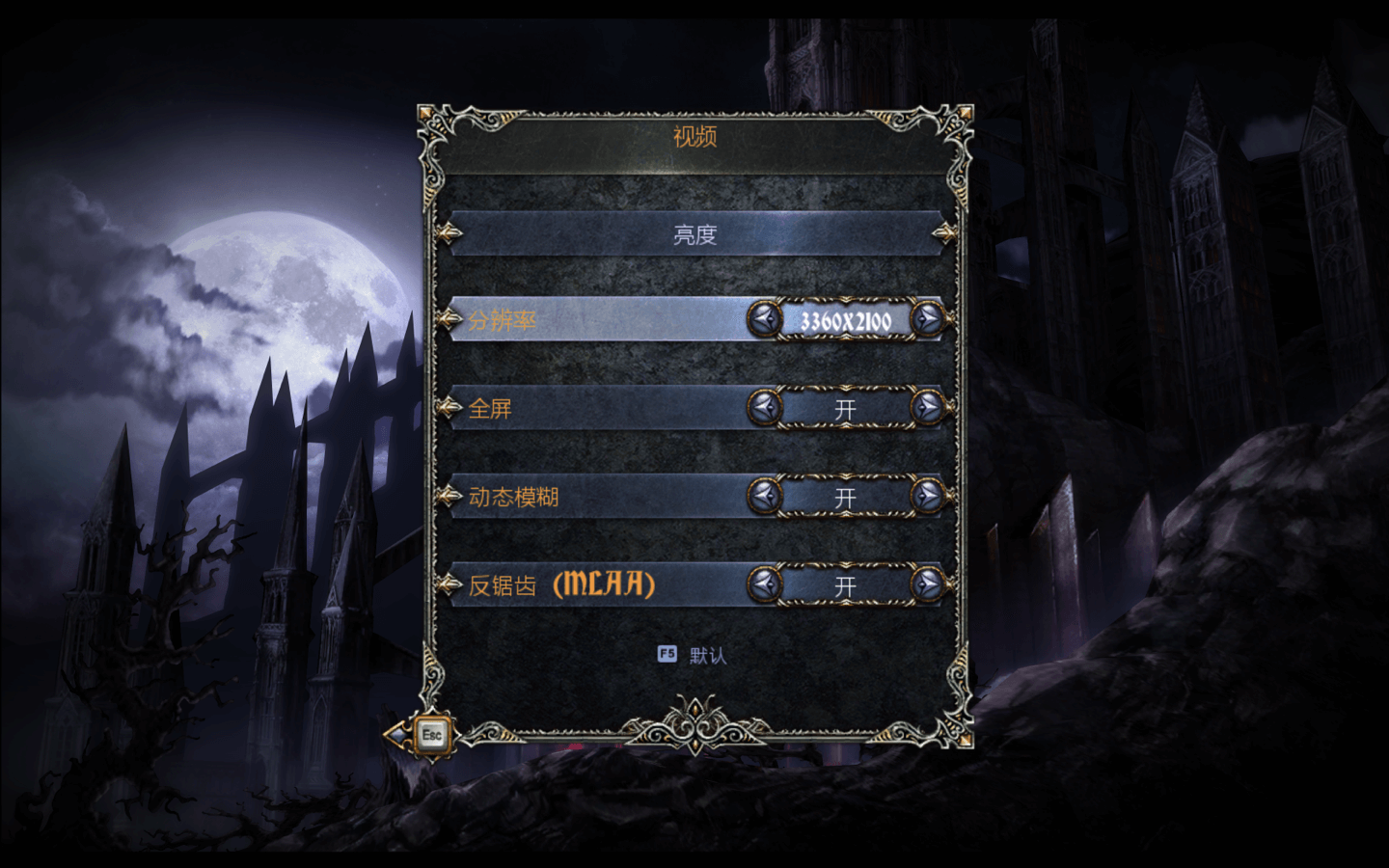Click right arrow beside 3360X2100 resolution
The height and width of the screenshot is (868, 1389).
pos(928,319)
